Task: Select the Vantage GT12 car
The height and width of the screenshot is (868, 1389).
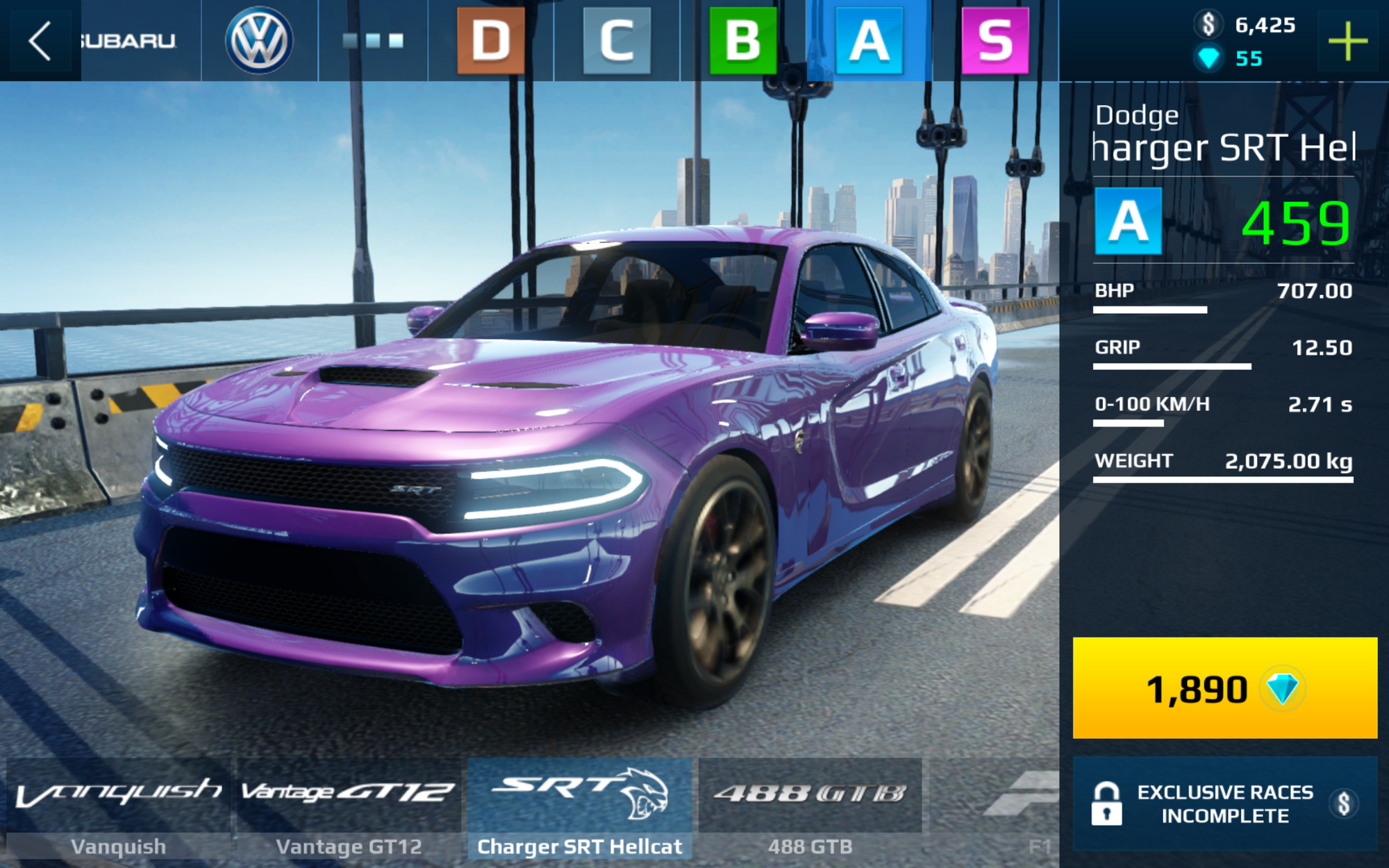Action: pos(349,809)
